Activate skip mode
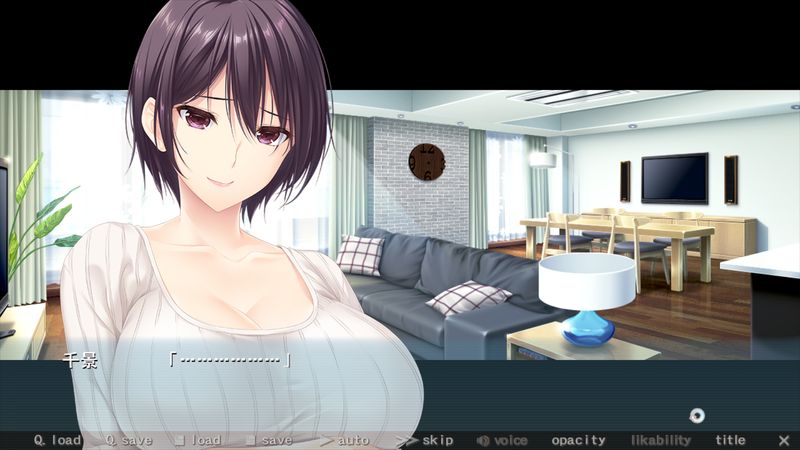 point(425,440)
